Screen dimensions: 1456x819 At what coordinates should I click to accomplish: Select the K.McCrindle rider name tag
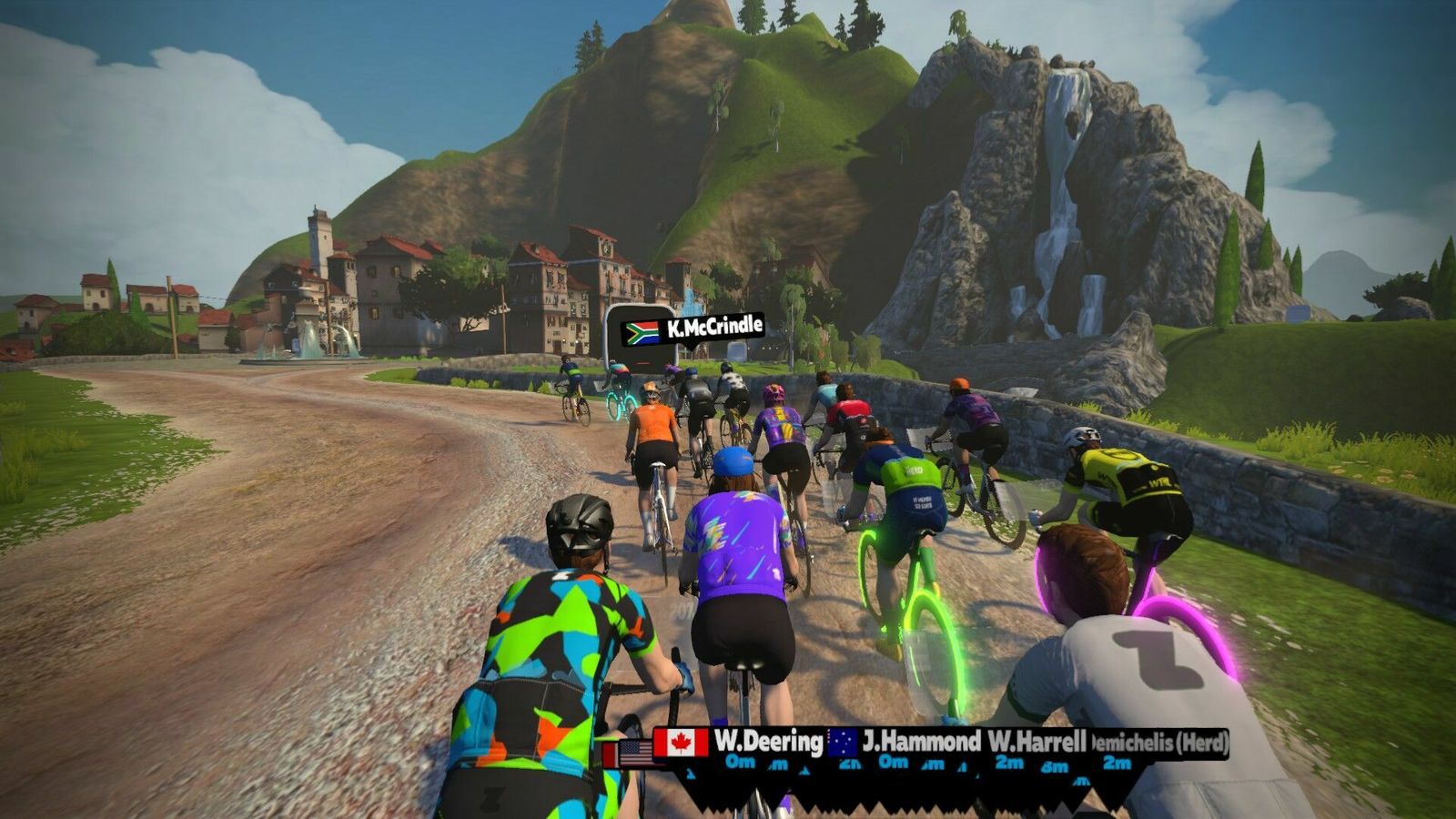693,329
